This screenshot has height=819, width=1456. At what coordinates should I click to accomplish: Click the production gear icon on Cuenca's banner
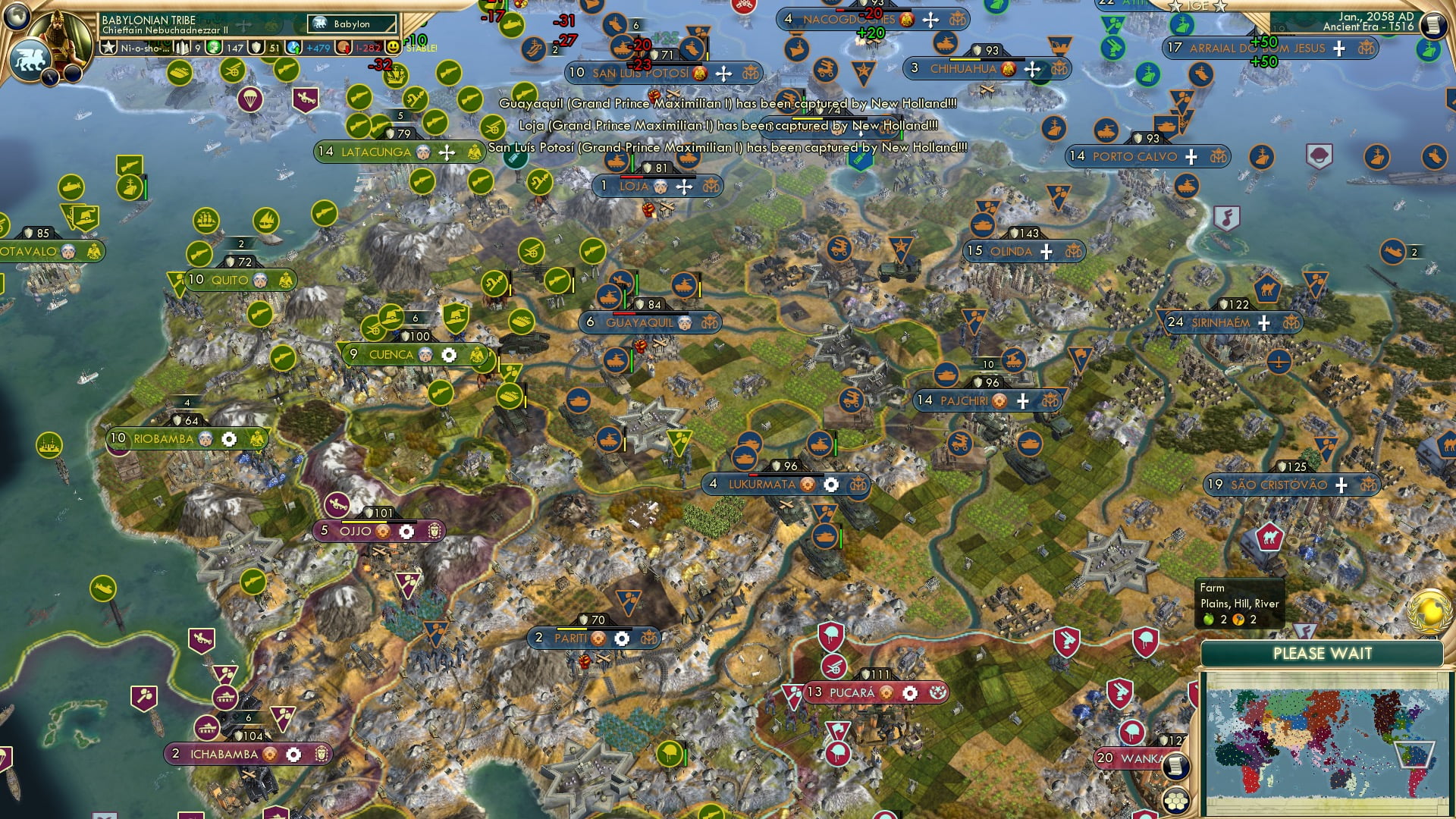pyautogui.click(x=448, y=353)
